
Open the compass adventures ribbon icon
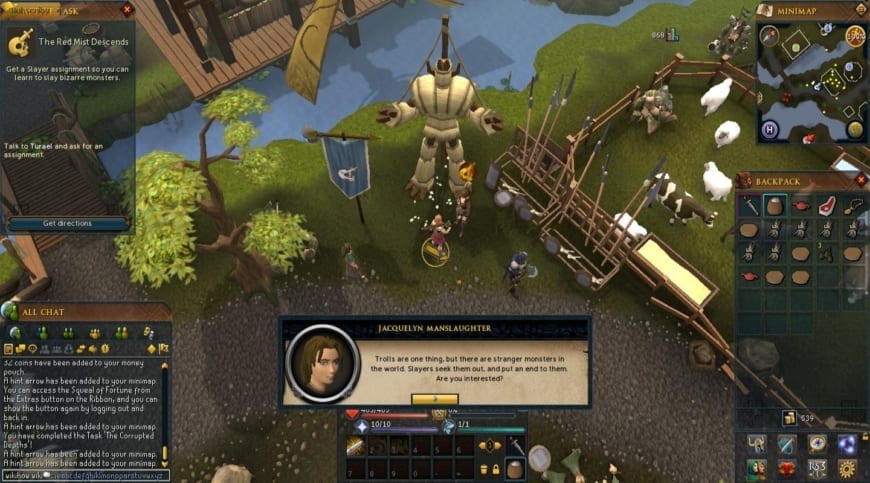point(818,444)
